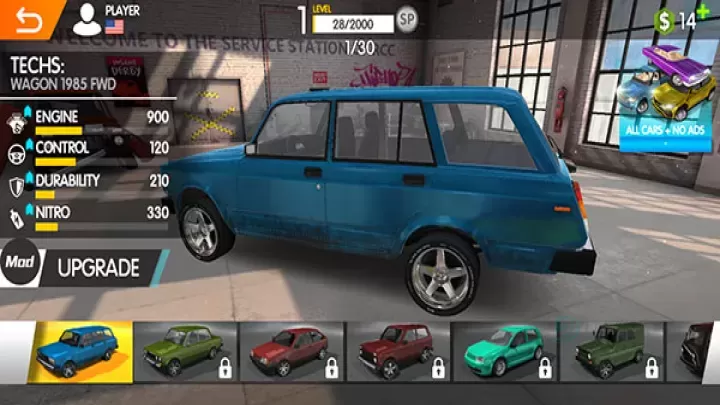Pick the locked olive green sedan
Viewport: 720px width, 405px height.
[185, 350]
